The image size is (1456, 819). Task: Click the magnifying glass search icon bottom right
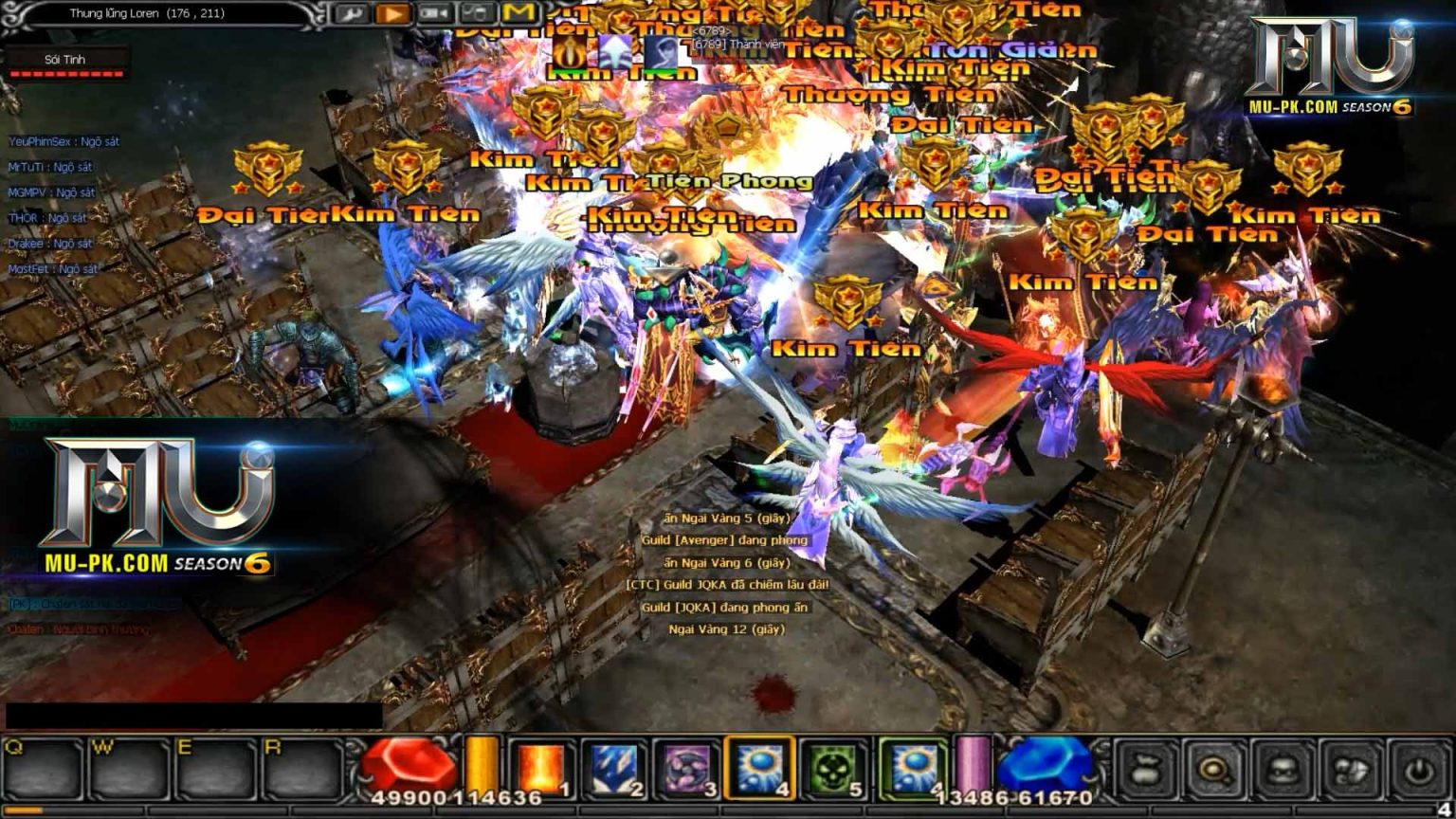(1213, 770)
